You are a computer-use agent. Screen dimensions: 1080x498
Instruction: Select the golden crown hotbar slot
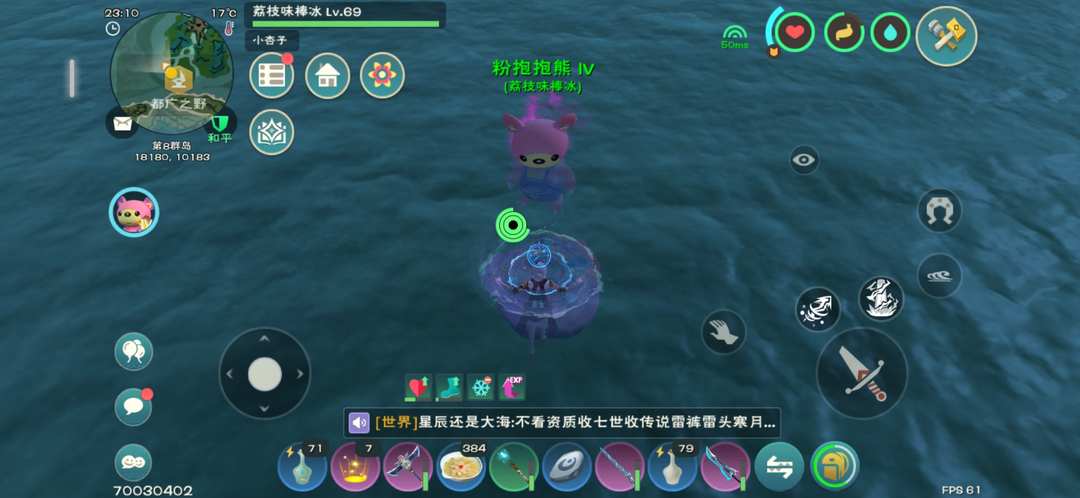pos(355,467)
